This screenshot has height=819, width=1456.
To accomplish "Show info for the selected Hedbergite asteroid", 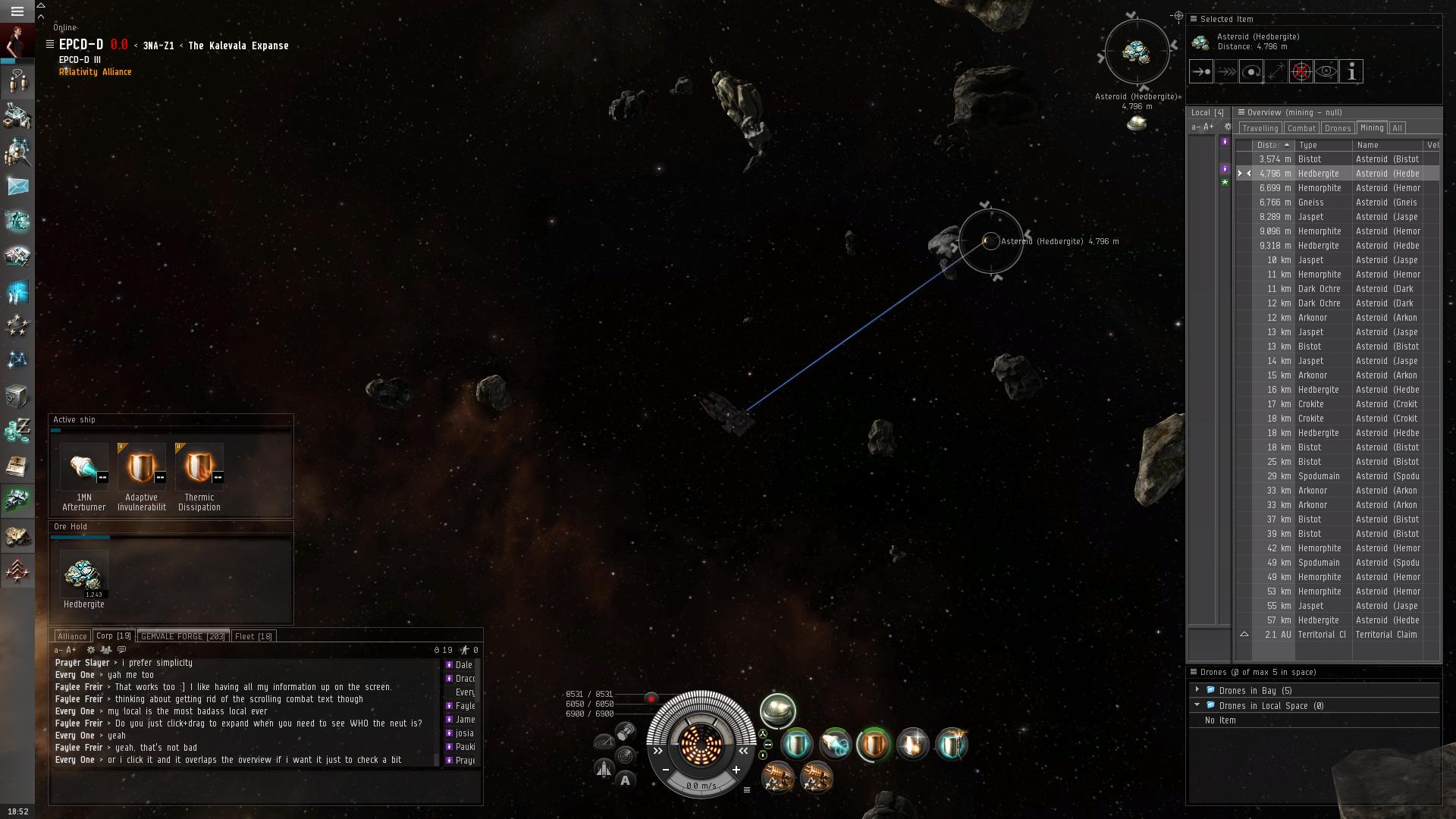I will click(x=1351, y=72).
